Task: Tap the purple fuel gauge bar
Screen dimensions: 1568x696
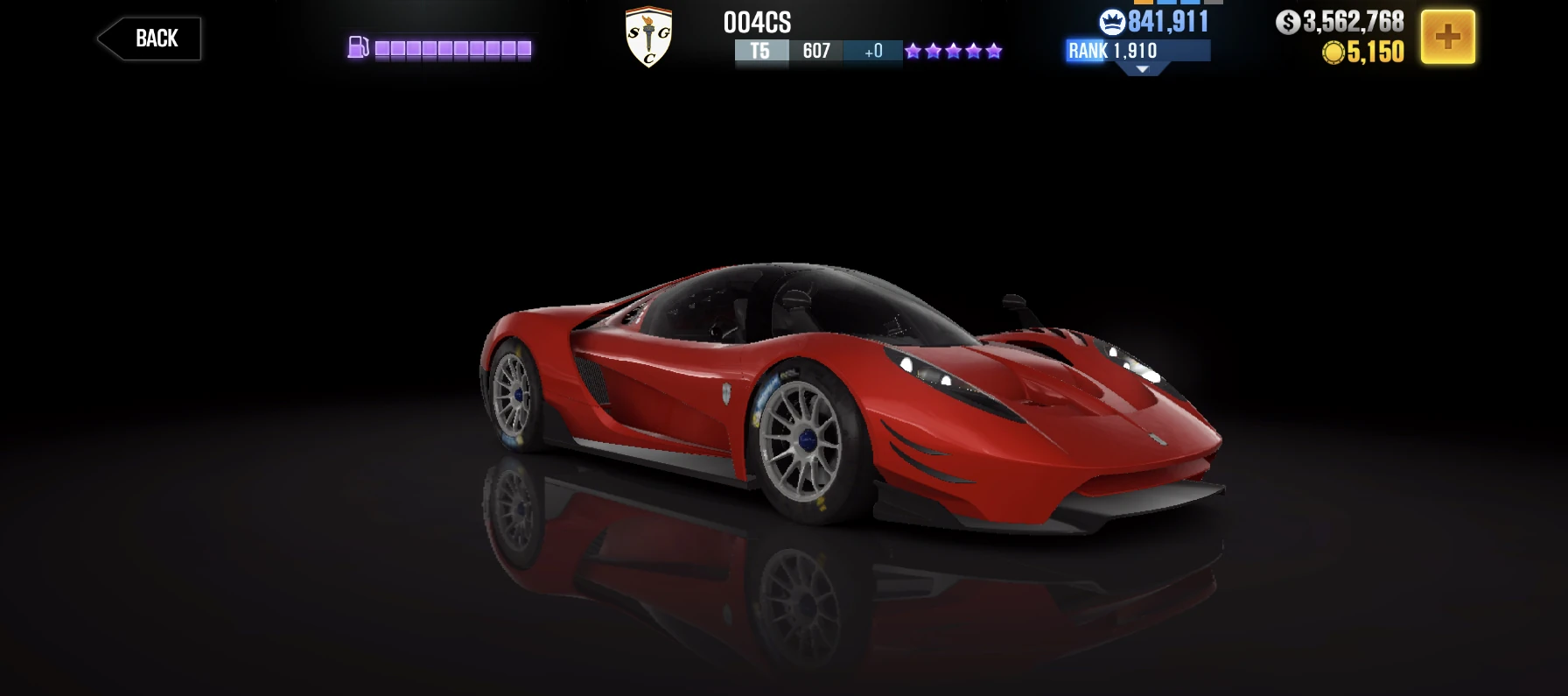Action: tap(452, 48)
